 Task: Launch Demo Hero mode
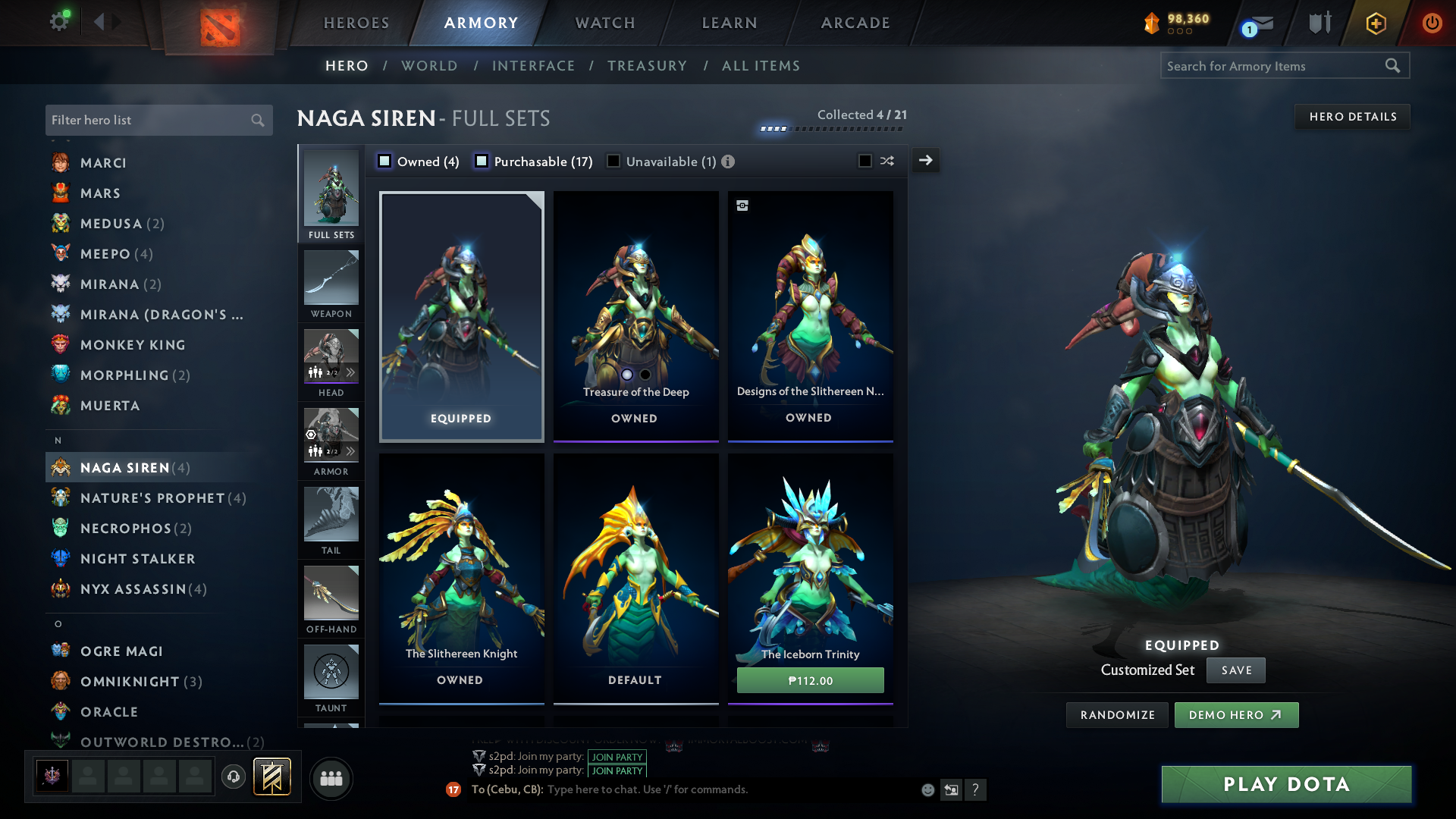tap(1236, 715)
